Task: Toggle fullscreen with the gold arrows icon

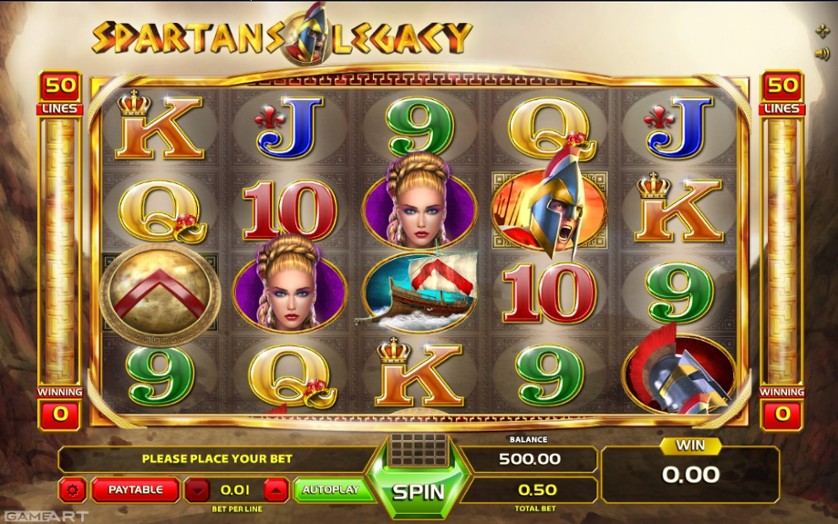Action: click(822, 31)
